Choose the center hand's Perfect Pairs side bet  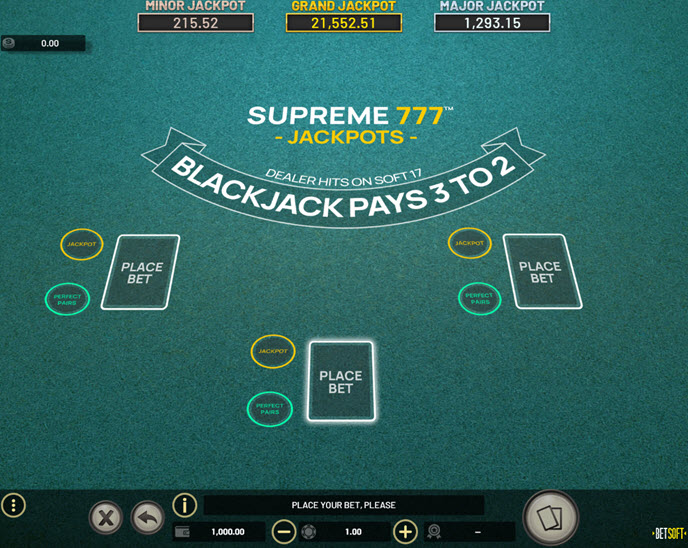click(x=269, y=408)
